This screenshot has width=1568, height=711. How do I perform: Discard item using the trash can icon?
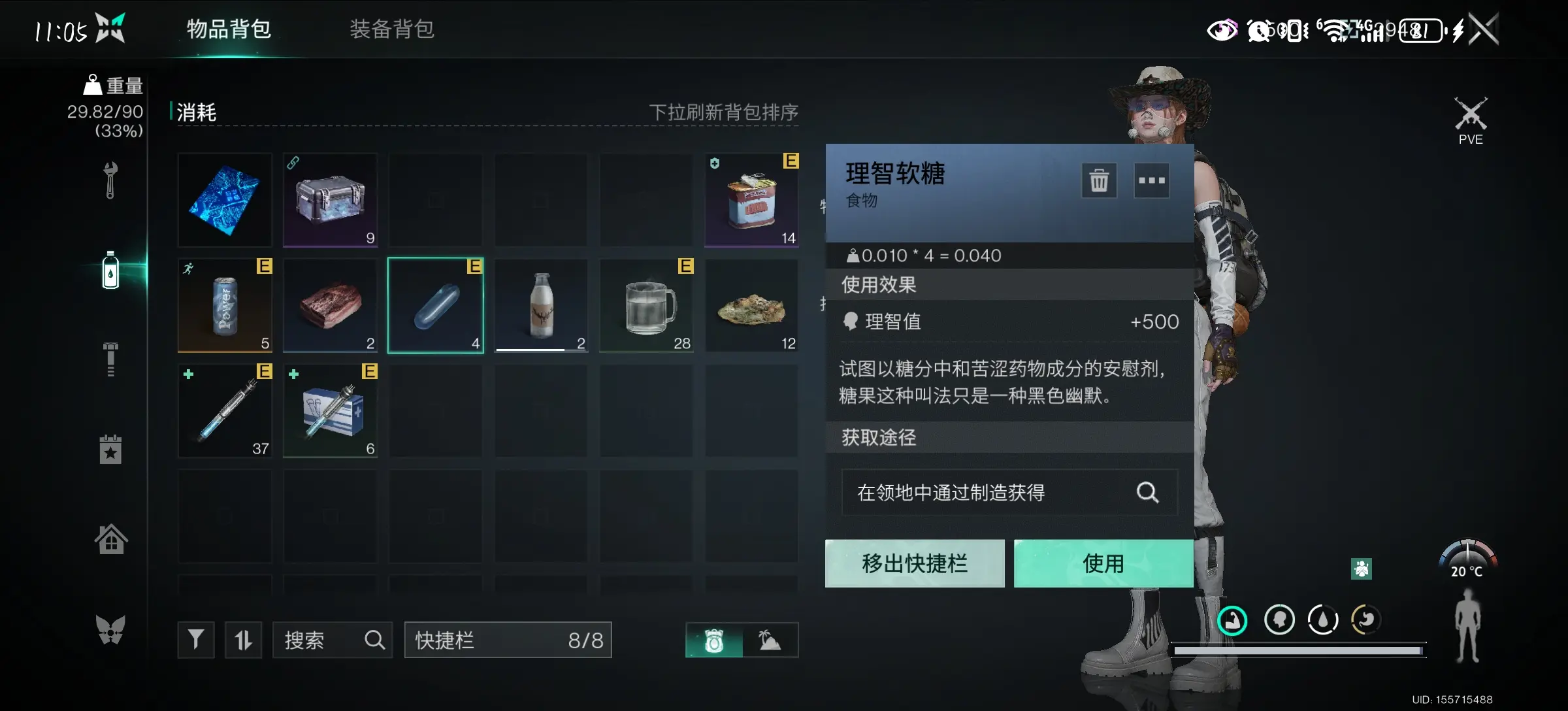pos(1099,180)
